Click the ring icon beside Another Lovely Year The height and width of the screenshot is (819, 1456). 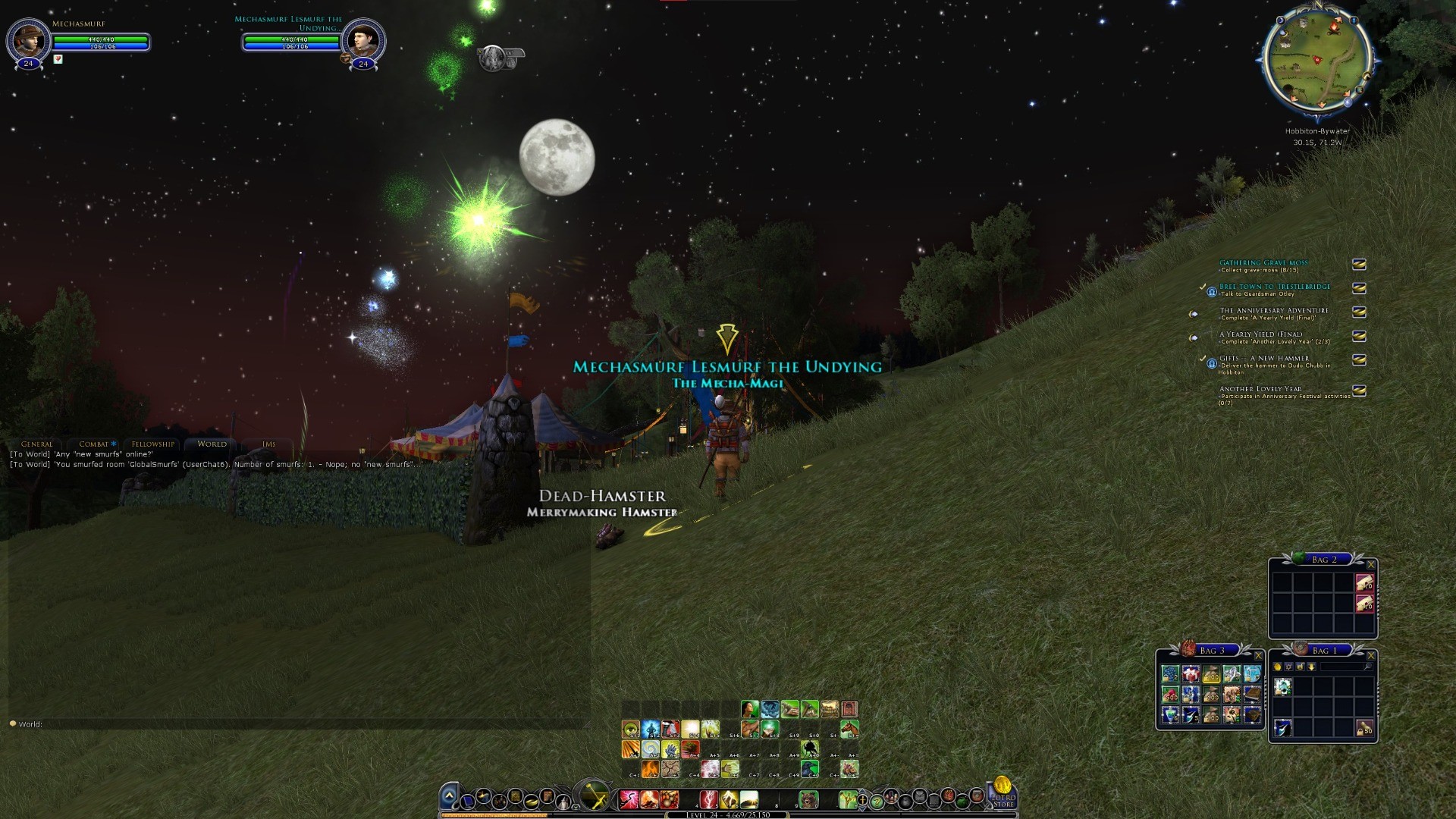tap(1359, 391)
